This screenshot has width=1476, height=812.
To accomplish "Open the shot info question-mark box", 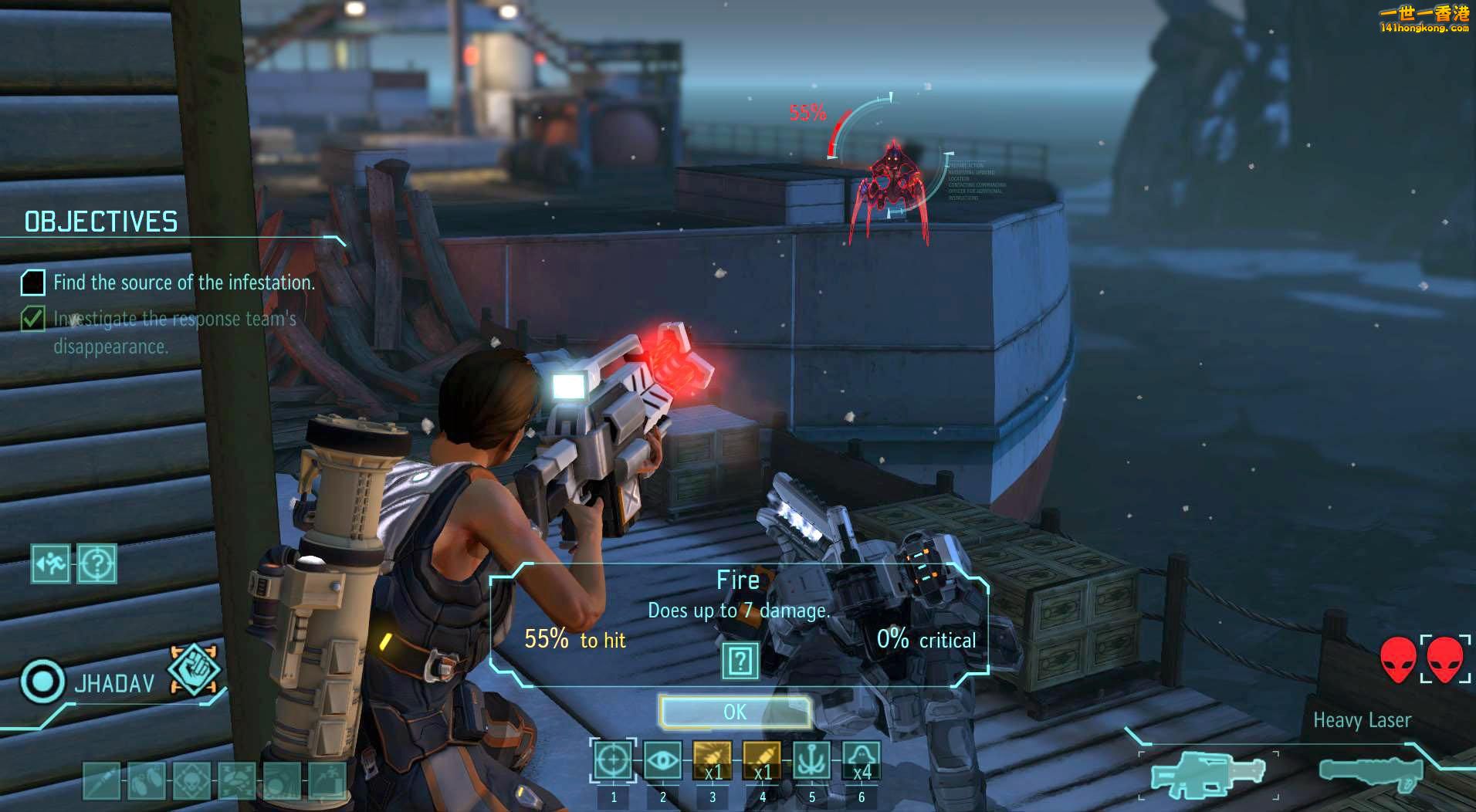I will tap(740, 661).
